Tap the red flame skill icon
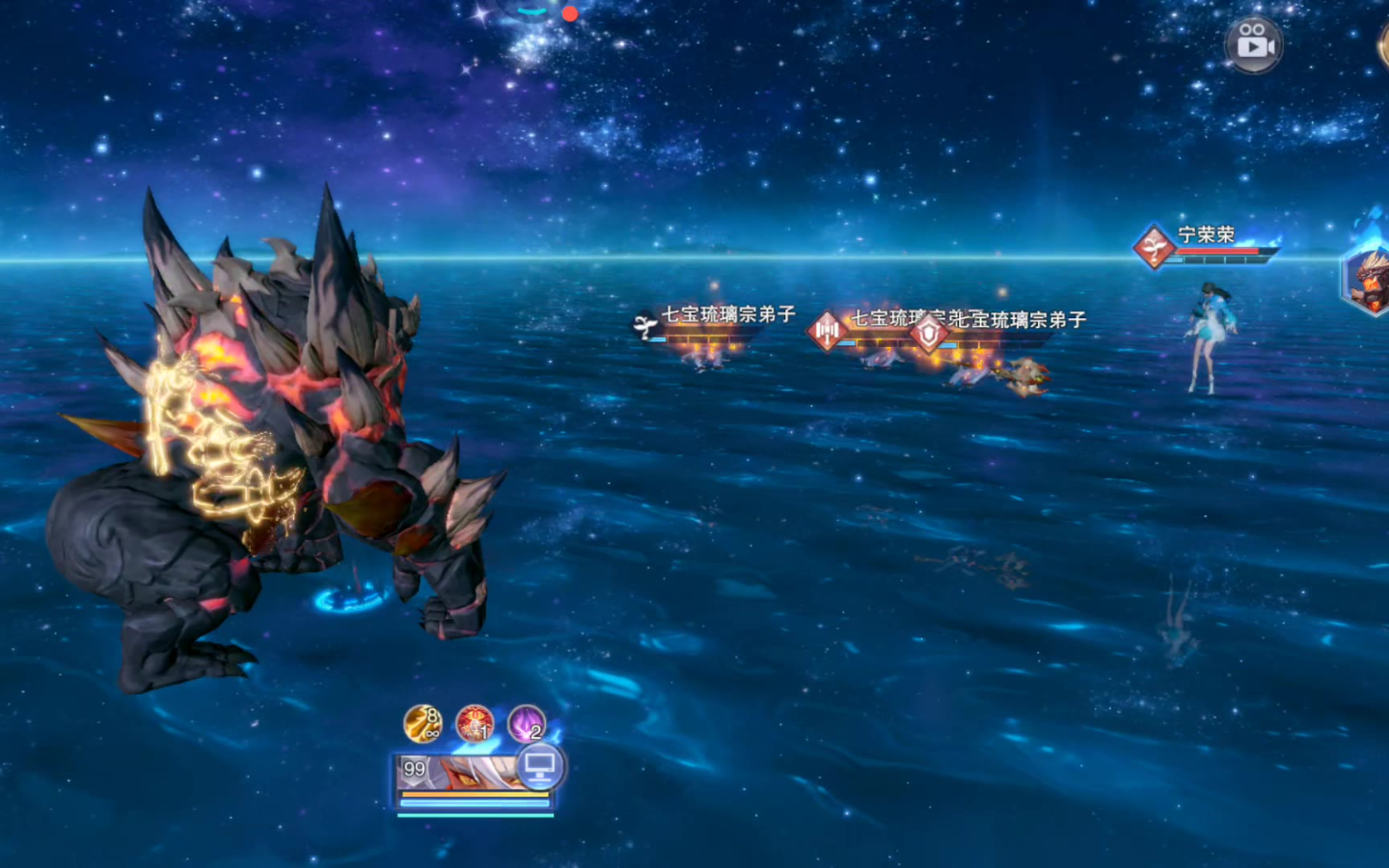Screen dimensions: 1389x868 pos(475,723)
